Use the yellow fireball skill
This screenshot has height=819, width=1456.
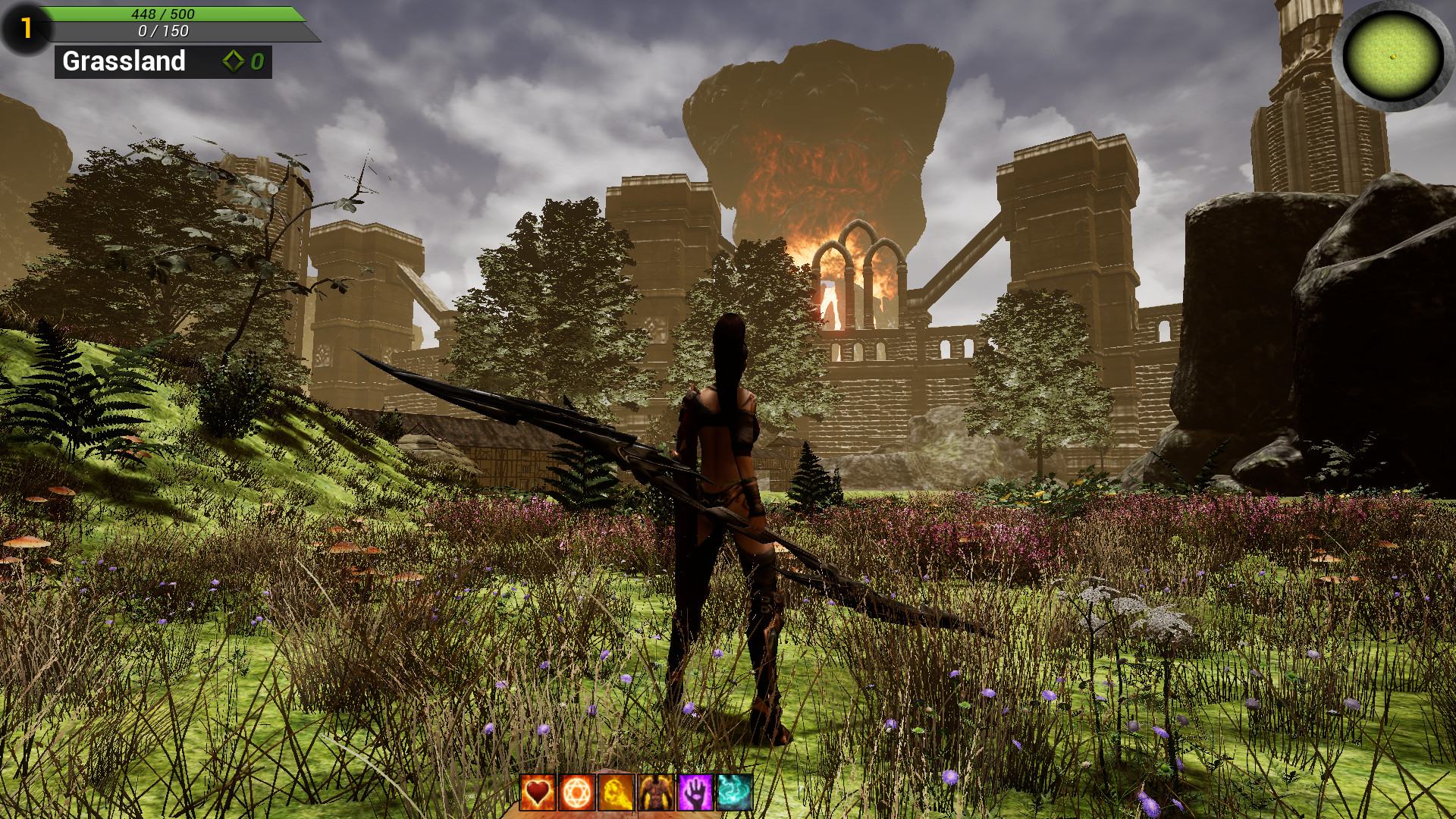(x=617, y=792)
